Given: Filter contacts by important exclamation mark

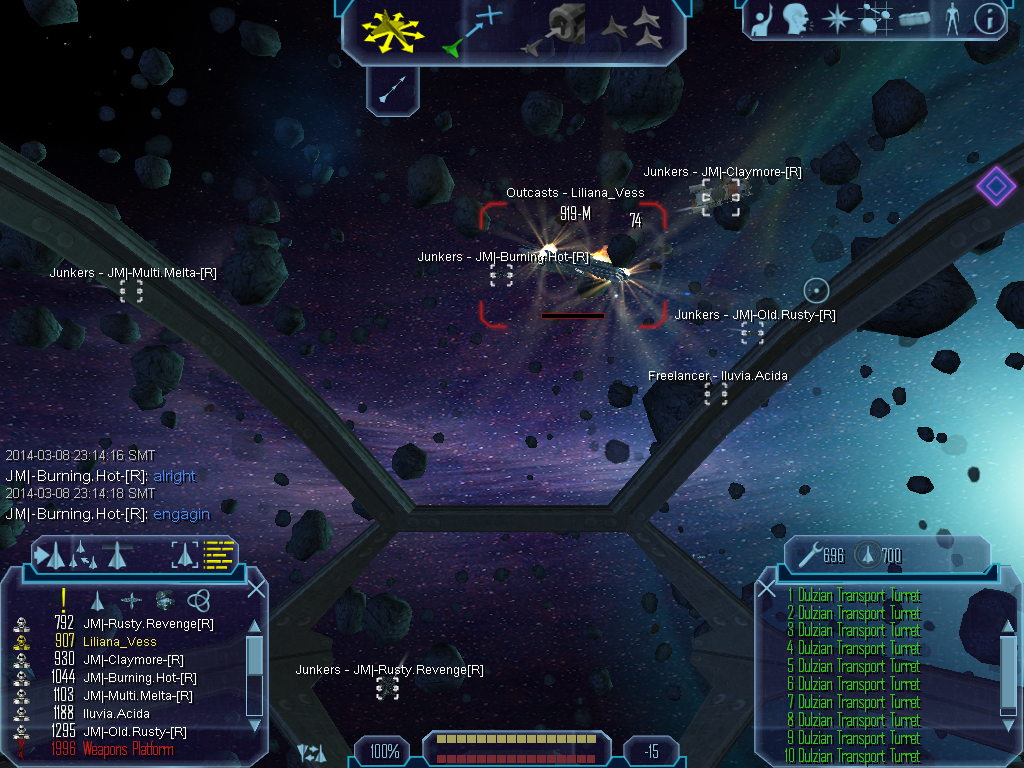Looking at the screenshot, I should click(x=64, y=599).
